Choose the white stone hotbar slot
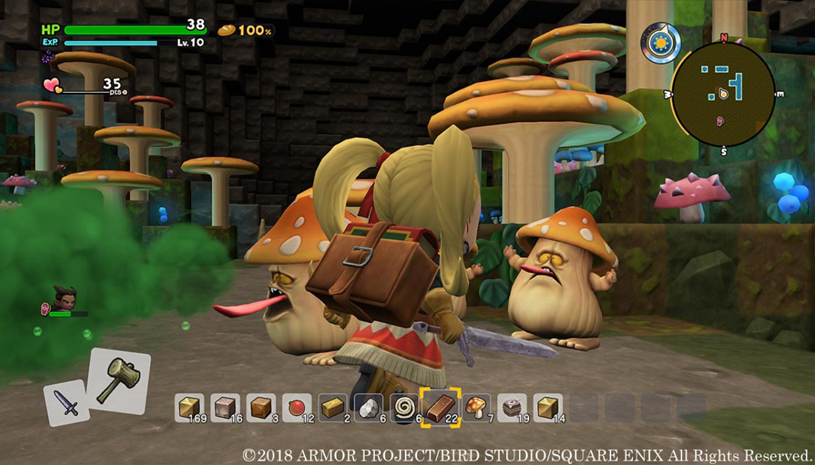 369,407
